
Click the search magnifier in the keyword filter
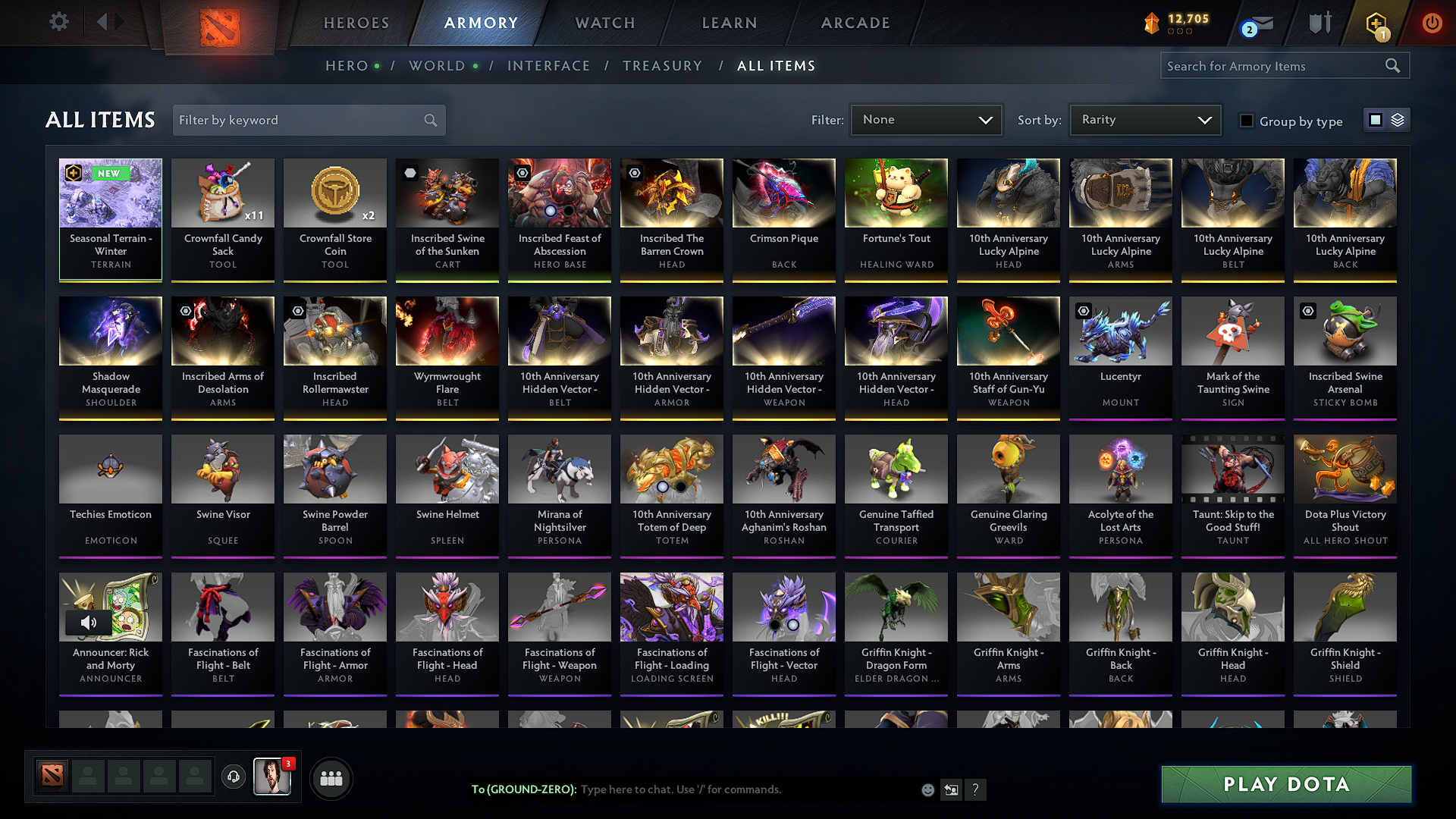tap(429, 120)
